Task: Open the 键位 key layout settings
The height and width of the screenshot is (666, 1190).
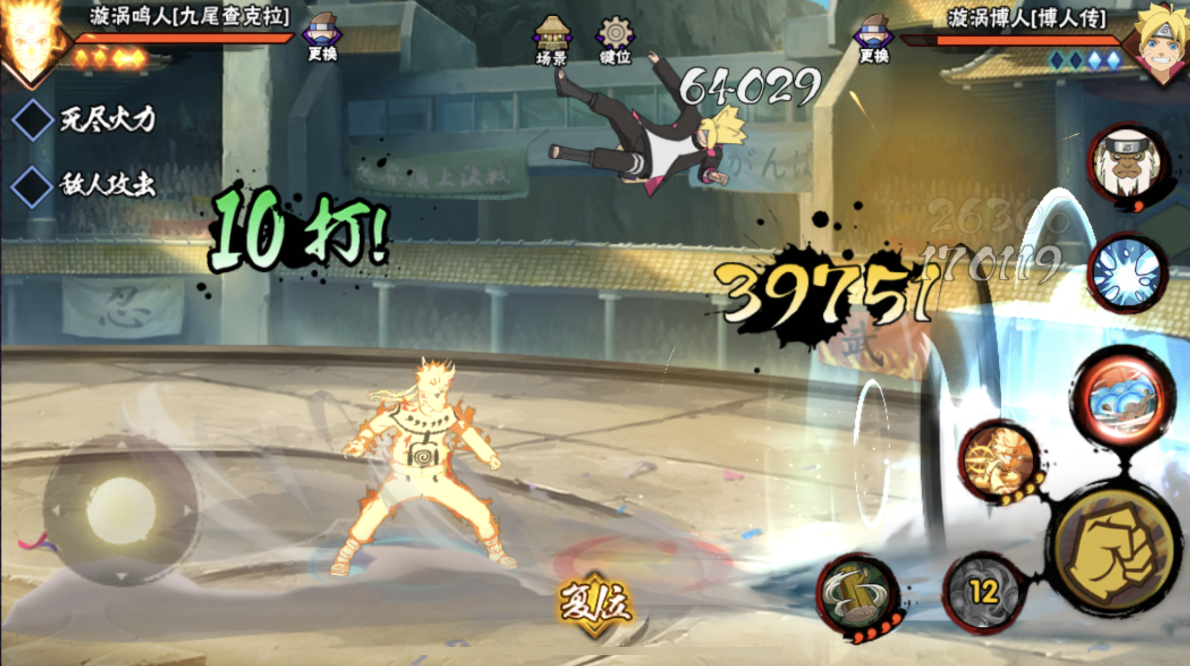Action: tap(614, 41)
